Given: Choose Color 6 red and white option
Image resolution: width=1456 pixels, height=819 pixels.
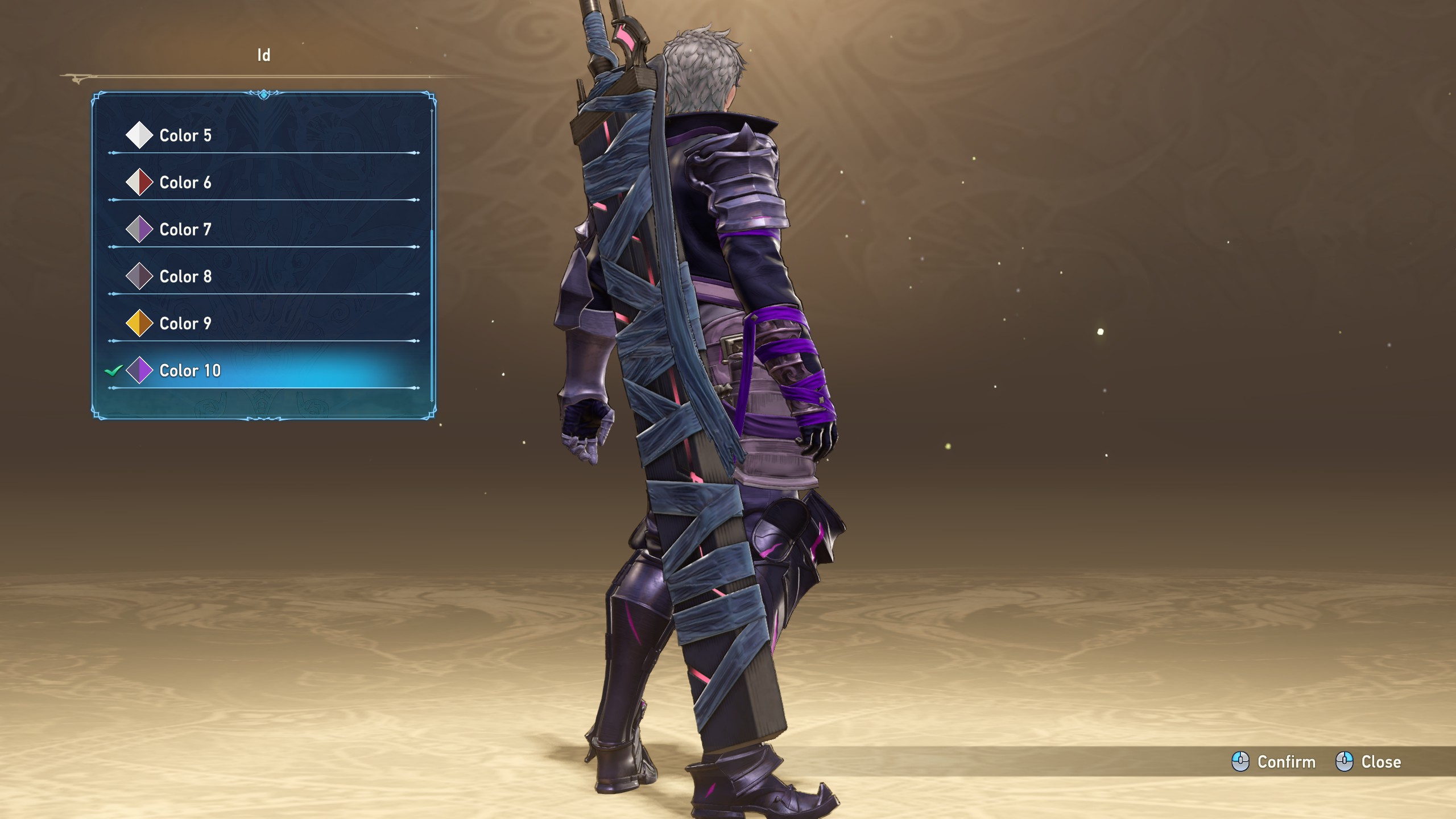Looking at the screenshot, I should 185,183.
